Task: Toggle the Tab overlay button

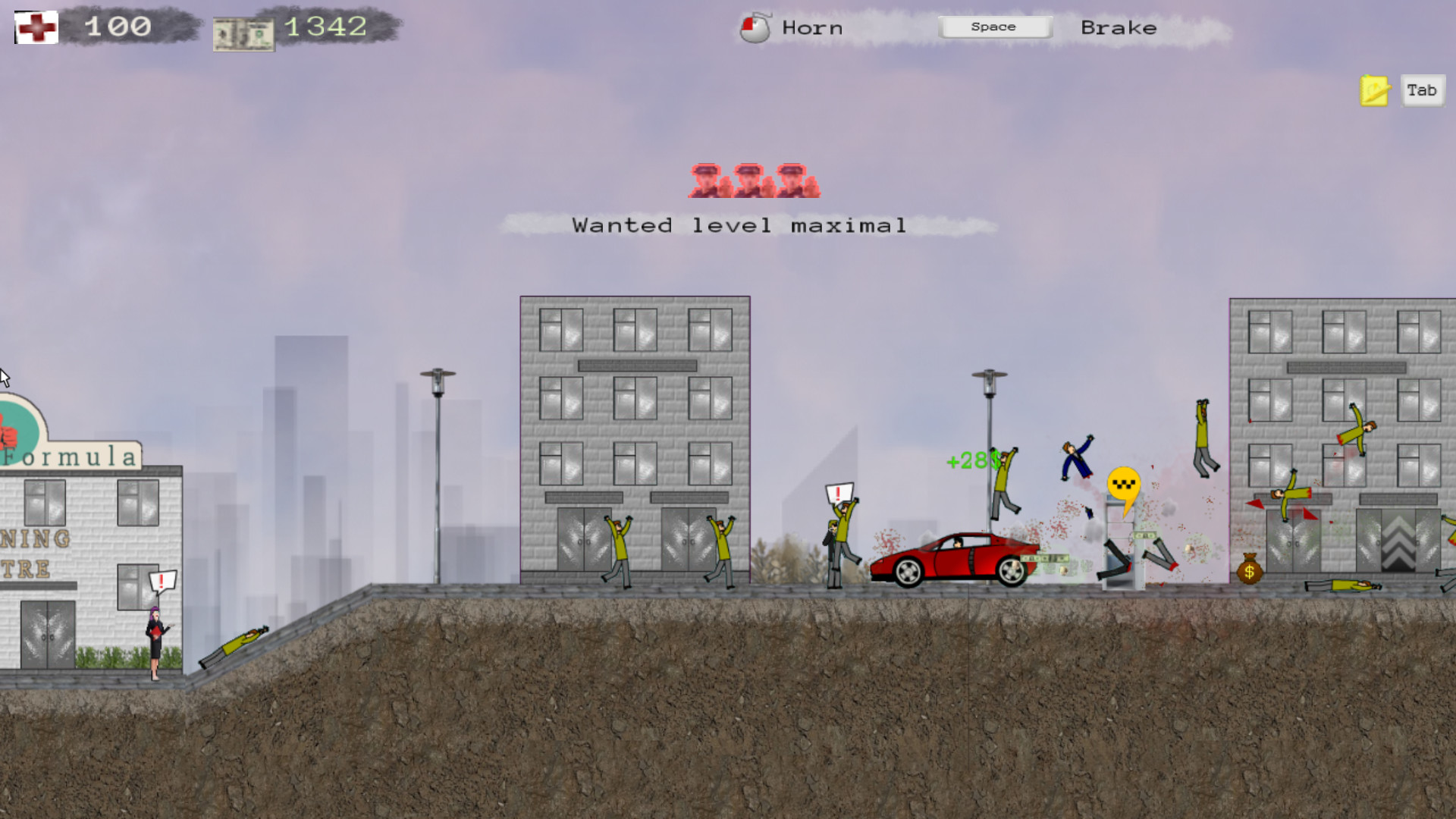Action: coord(1422,90)
